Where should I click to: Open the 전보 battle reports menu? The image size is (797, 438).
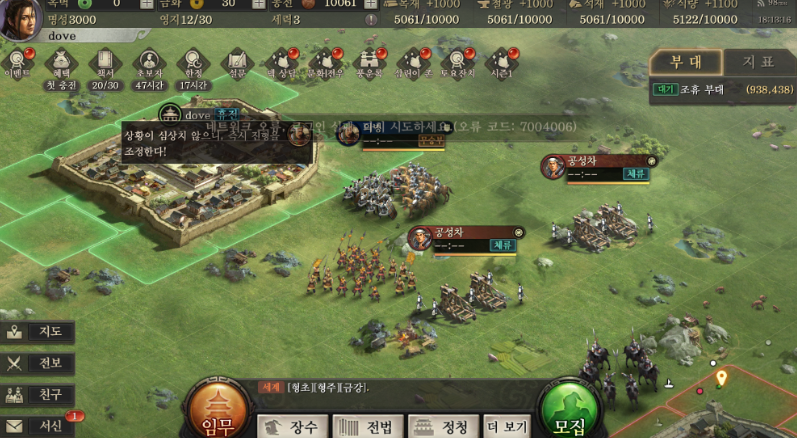(38, 363)
